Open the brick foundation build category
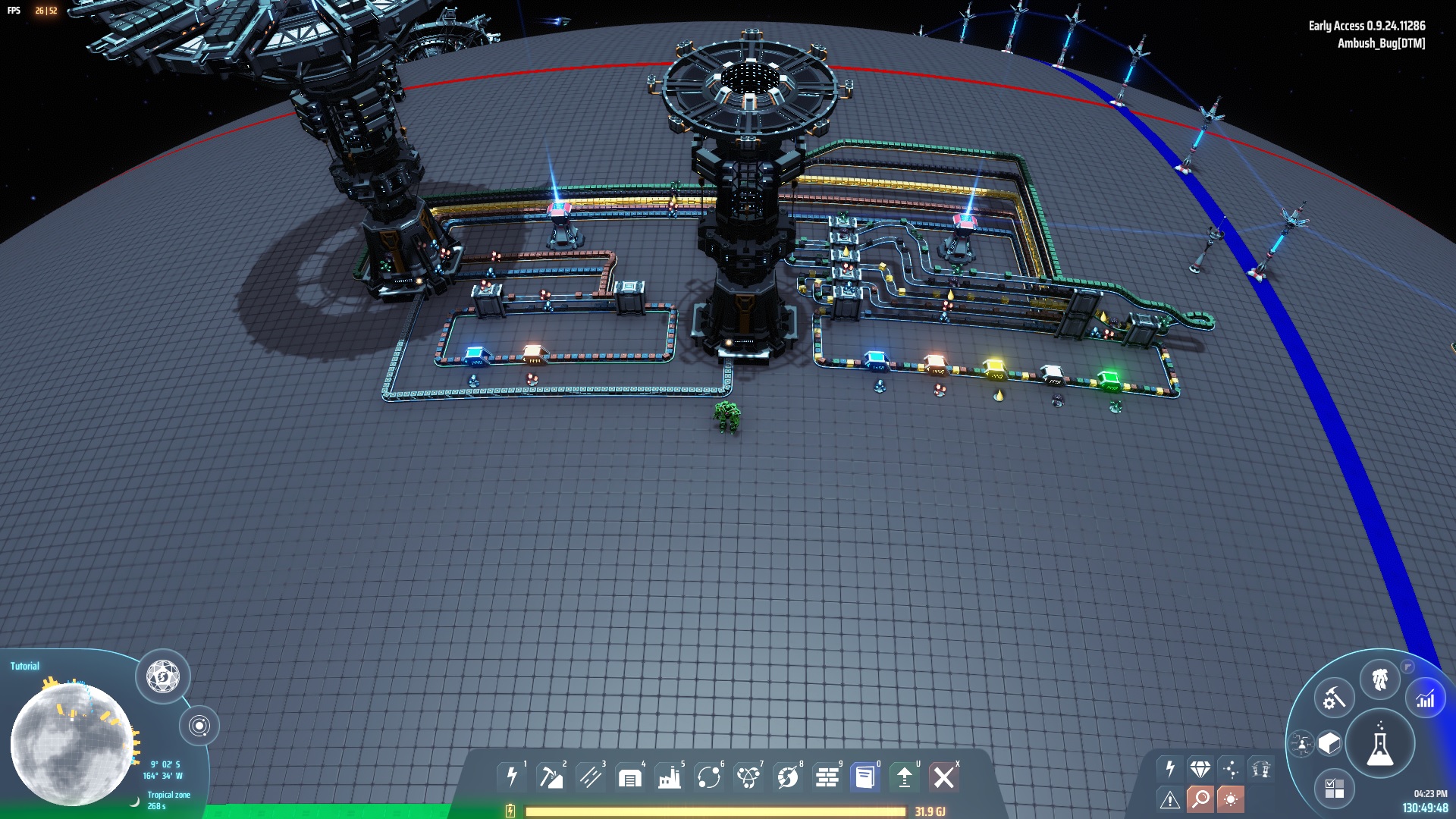The width and height of the screenshot is (1456, 819). (x=827, y=777)
